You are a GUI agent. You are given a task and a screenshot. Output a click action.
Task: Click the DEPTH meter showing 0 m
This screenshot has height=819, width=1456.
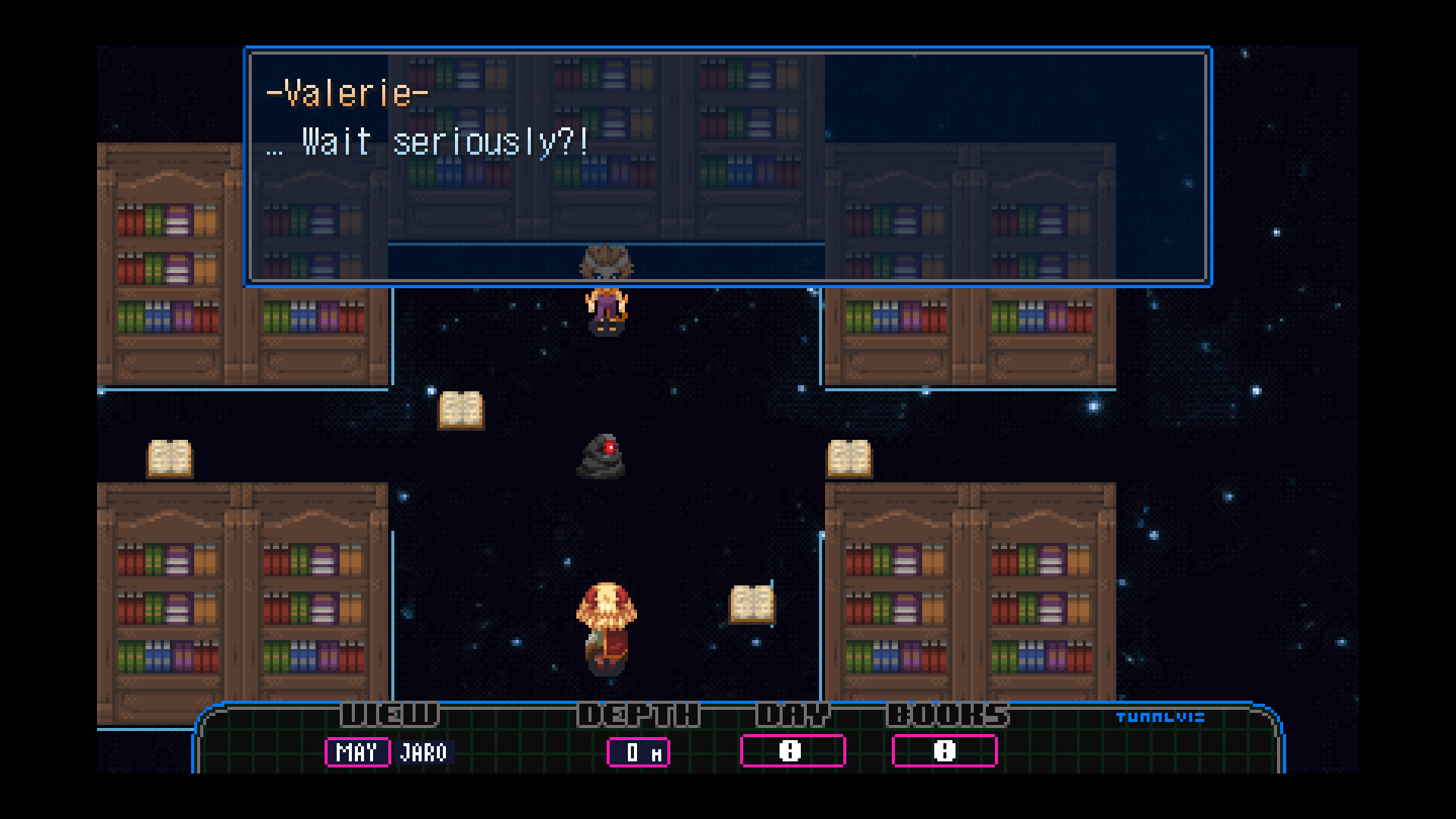click(639, 752)
